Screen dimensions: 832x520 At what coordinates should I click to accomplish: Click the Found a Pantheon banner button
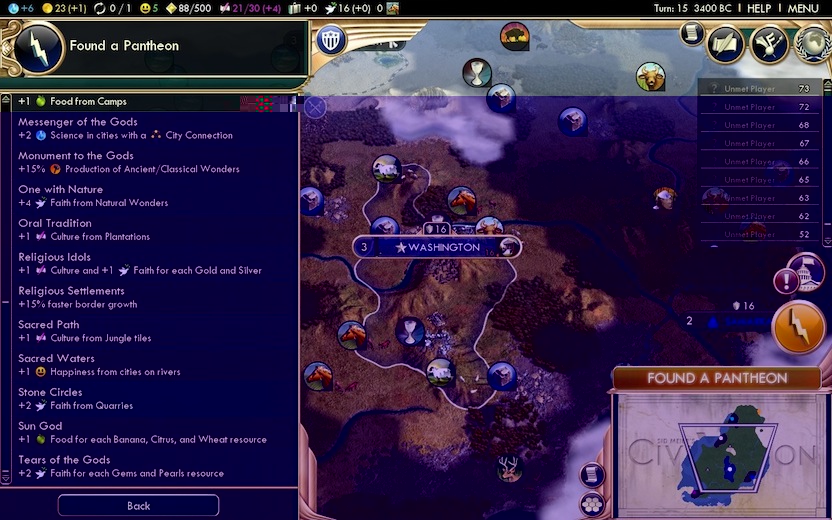tap(716, 379)
